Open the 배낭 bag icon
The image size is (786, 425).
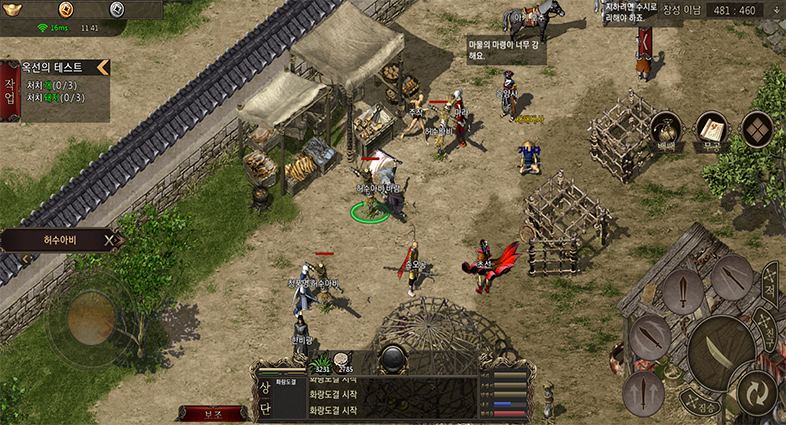667,129
